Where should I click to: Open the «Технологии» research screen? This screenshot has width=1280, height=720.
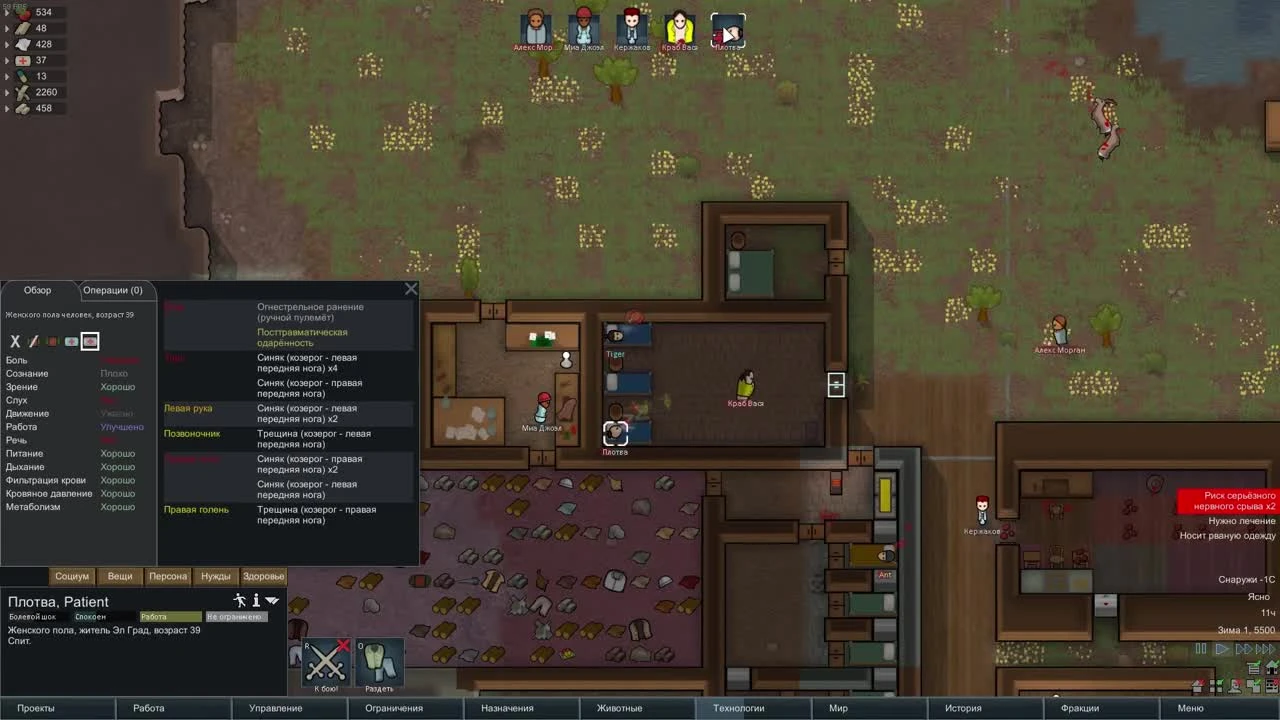[x=740, y=708]
